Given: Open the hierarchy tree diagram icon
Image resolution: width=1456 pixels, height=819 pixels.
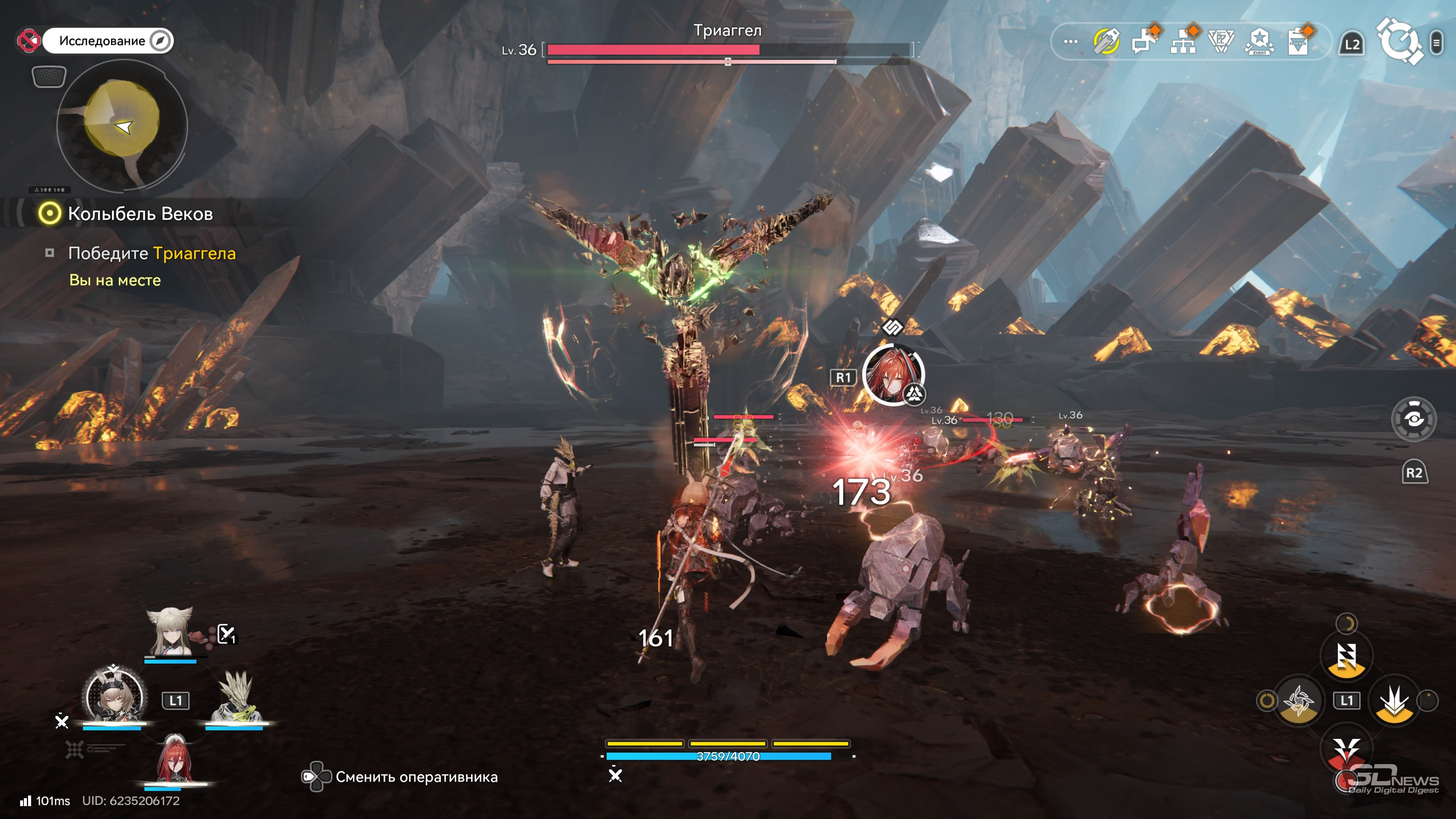Looking at the screenshot, I should click(1183, 42).
